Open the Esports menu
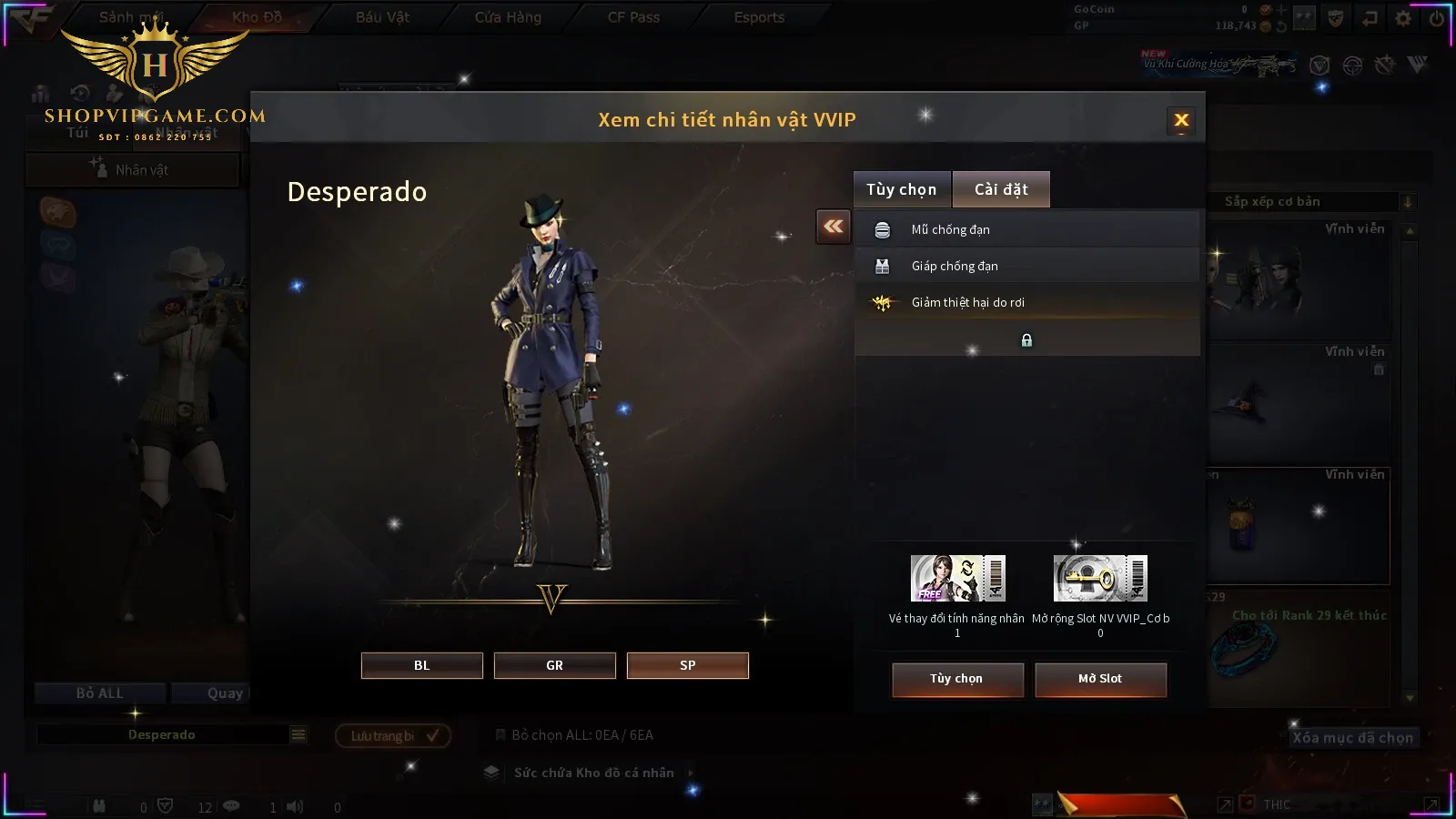This screenshot has height=819, width=1456. coord(759,17)
